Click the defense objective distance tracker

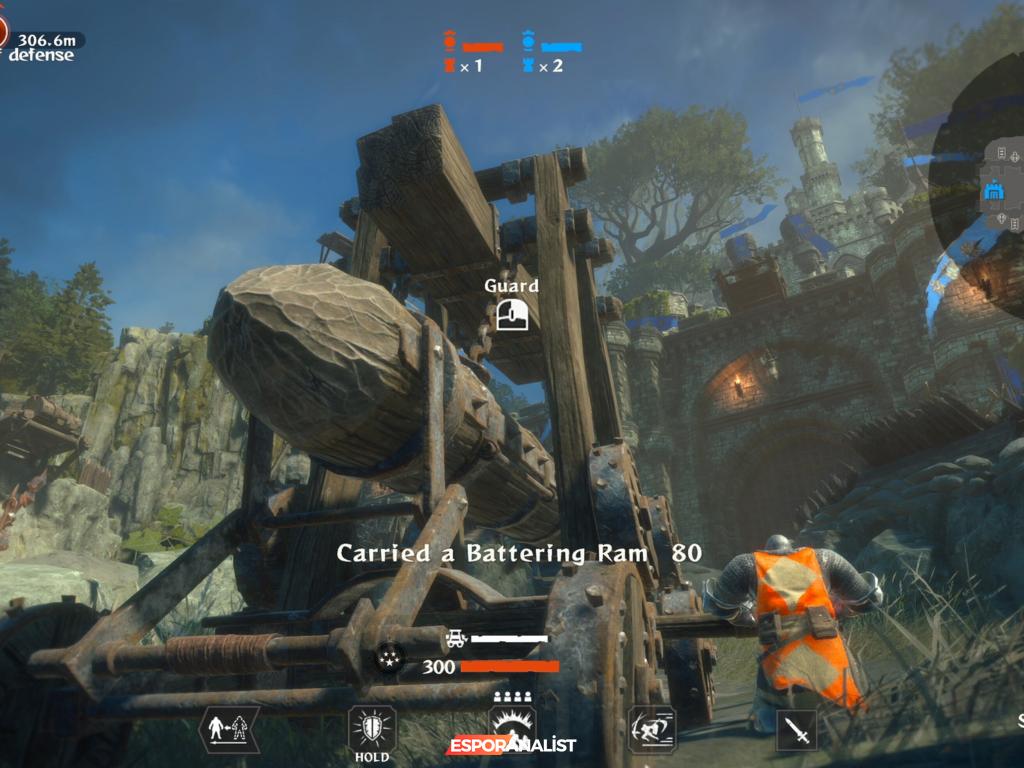tap(40, 46)
